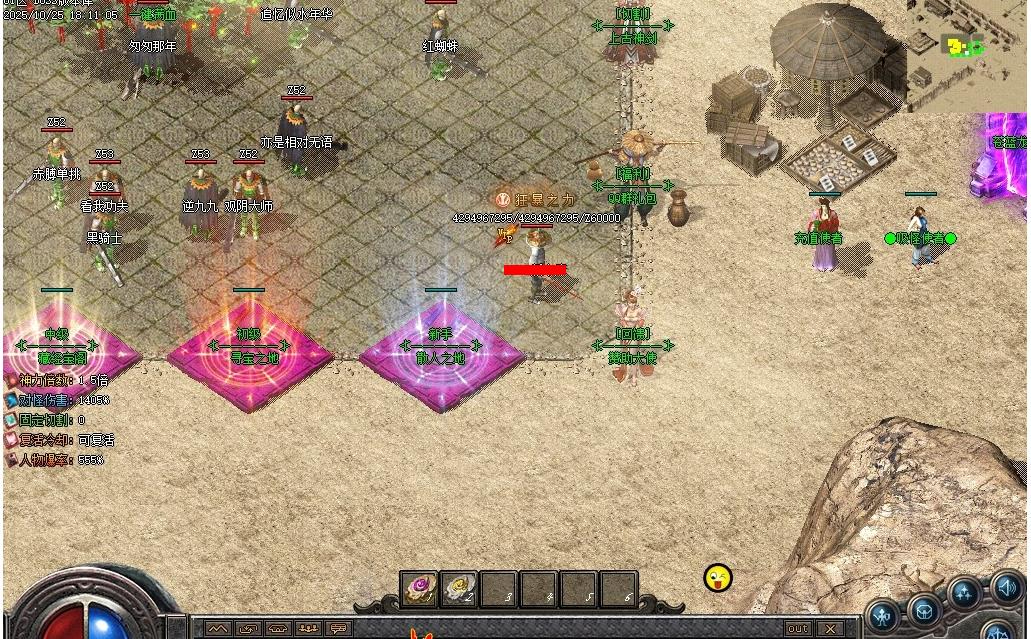
Task: Click the 'out' button on bottom bar
Action: click(797, 629)
